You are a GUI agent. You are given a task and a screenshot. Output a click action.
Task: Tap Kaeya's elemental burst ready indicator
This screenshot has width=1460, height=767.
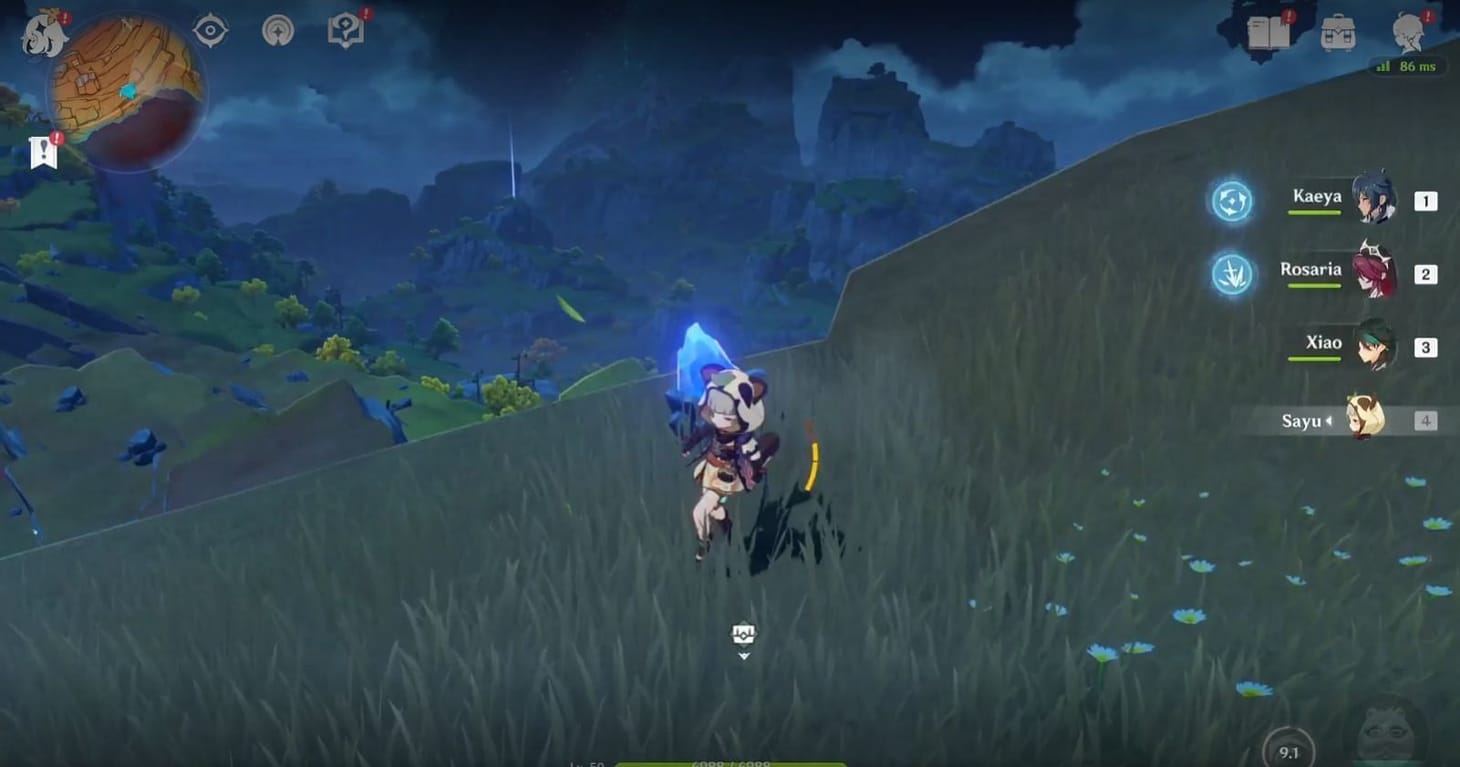1232,201
